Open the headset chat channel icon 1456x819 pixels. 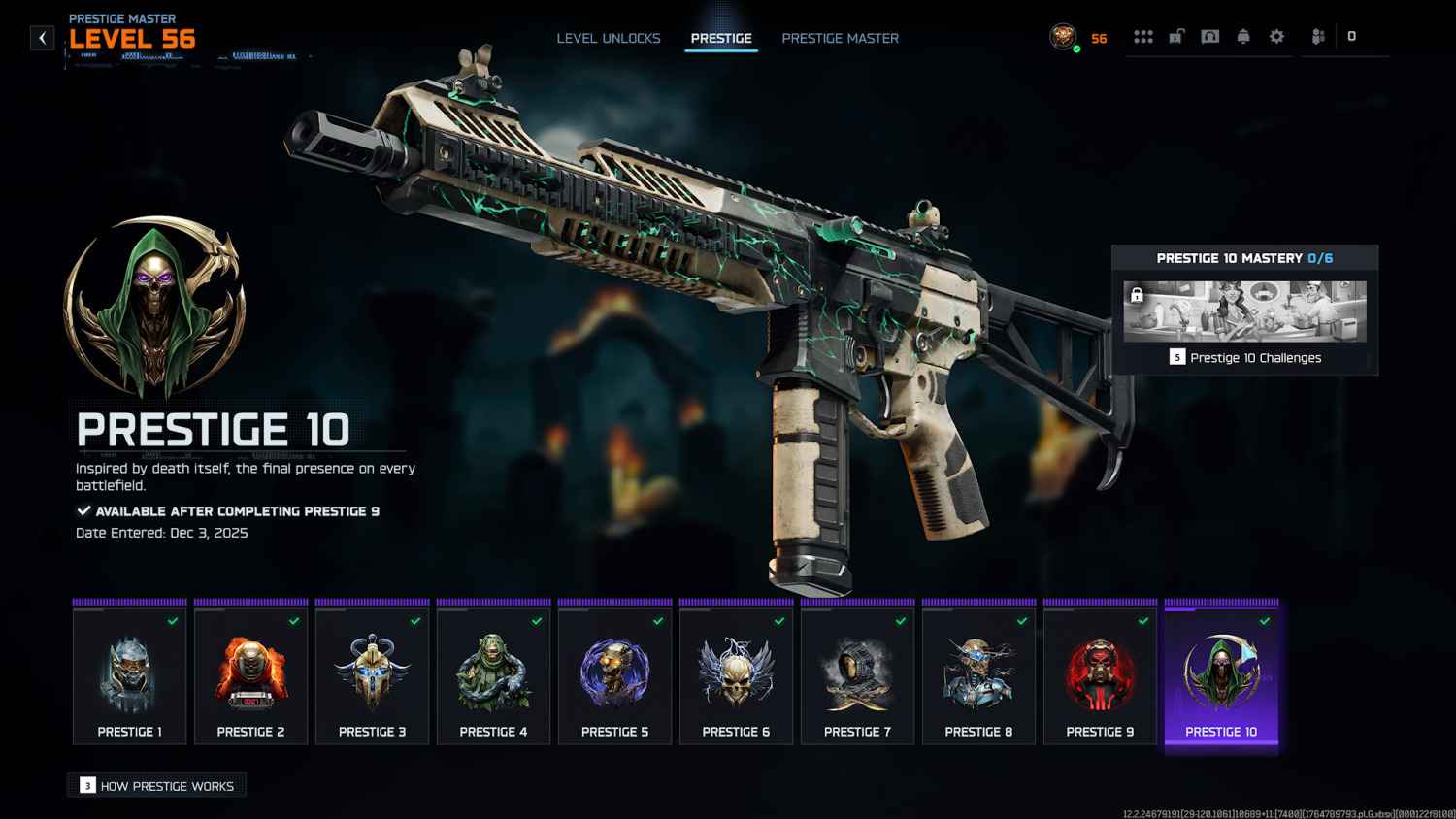1210,37
